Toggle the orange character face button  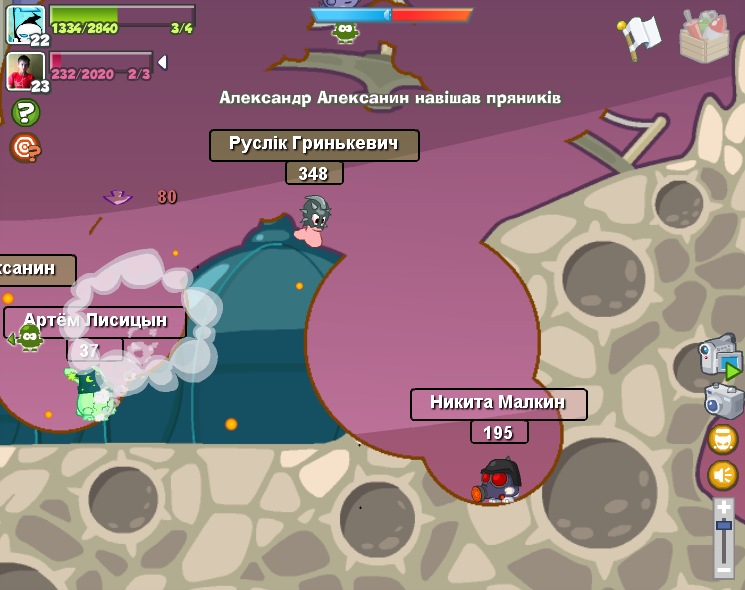[x=723, y=439]
